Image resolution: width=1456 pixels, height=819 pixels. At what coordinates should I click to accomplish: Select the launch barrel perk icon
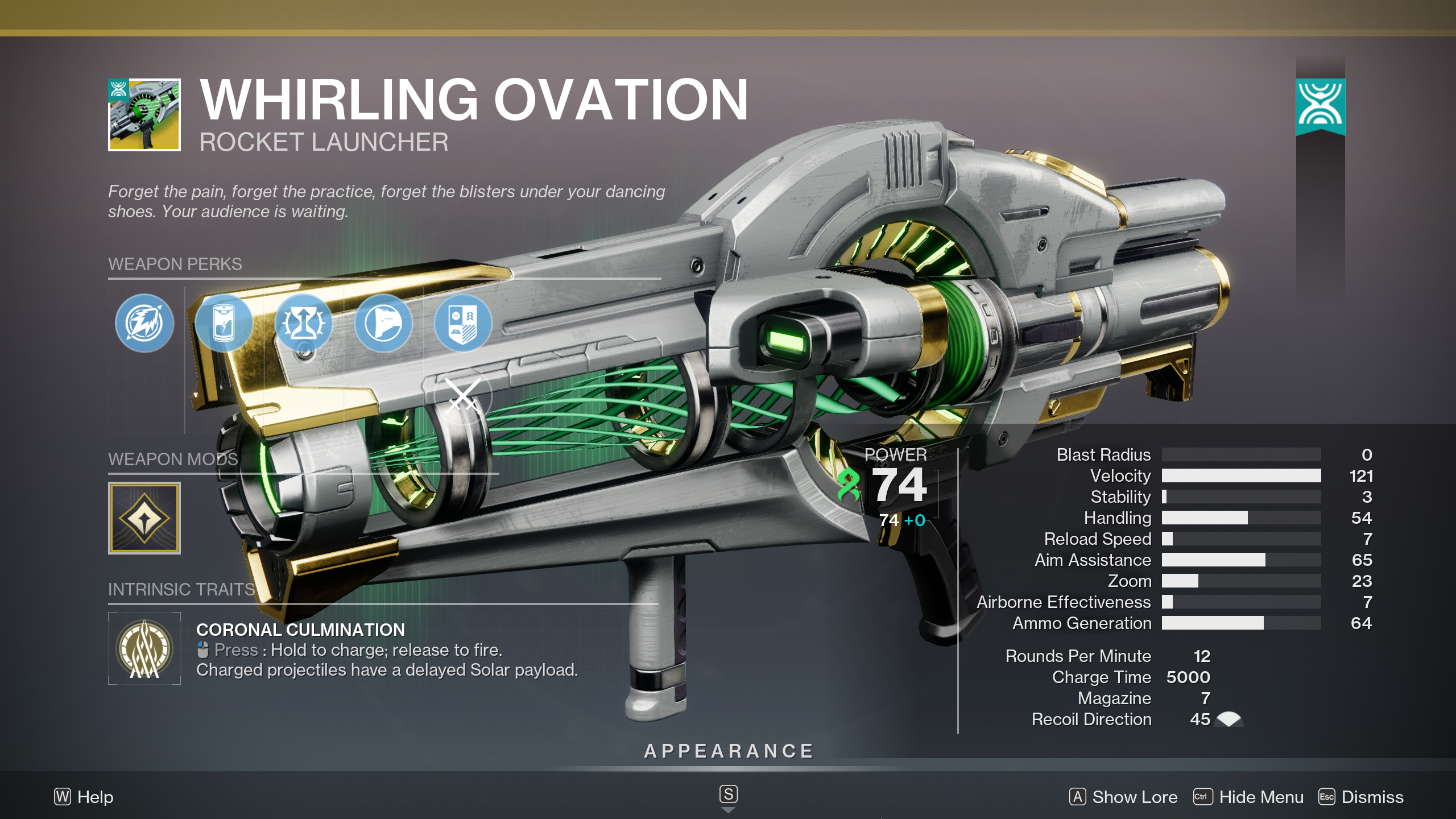click(x=383, y=322)
